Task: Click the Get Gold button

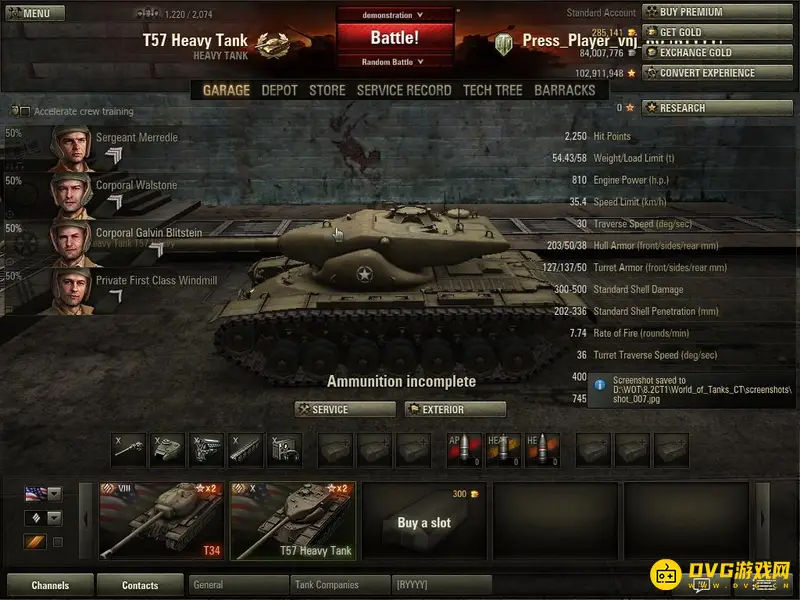Action: pos(695,32)
